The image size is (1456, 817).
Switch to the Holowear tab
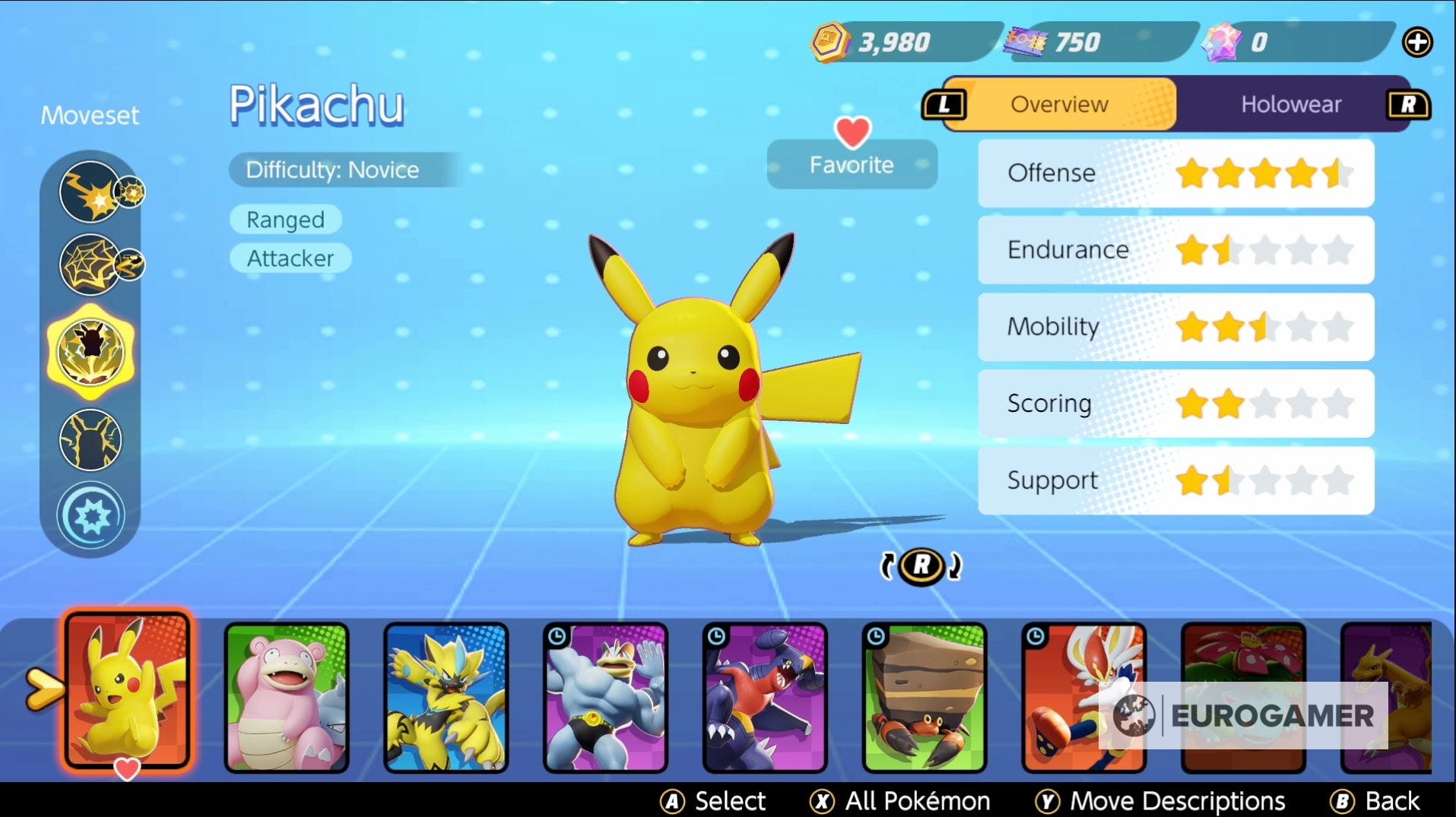click(x=1290, y=104)
